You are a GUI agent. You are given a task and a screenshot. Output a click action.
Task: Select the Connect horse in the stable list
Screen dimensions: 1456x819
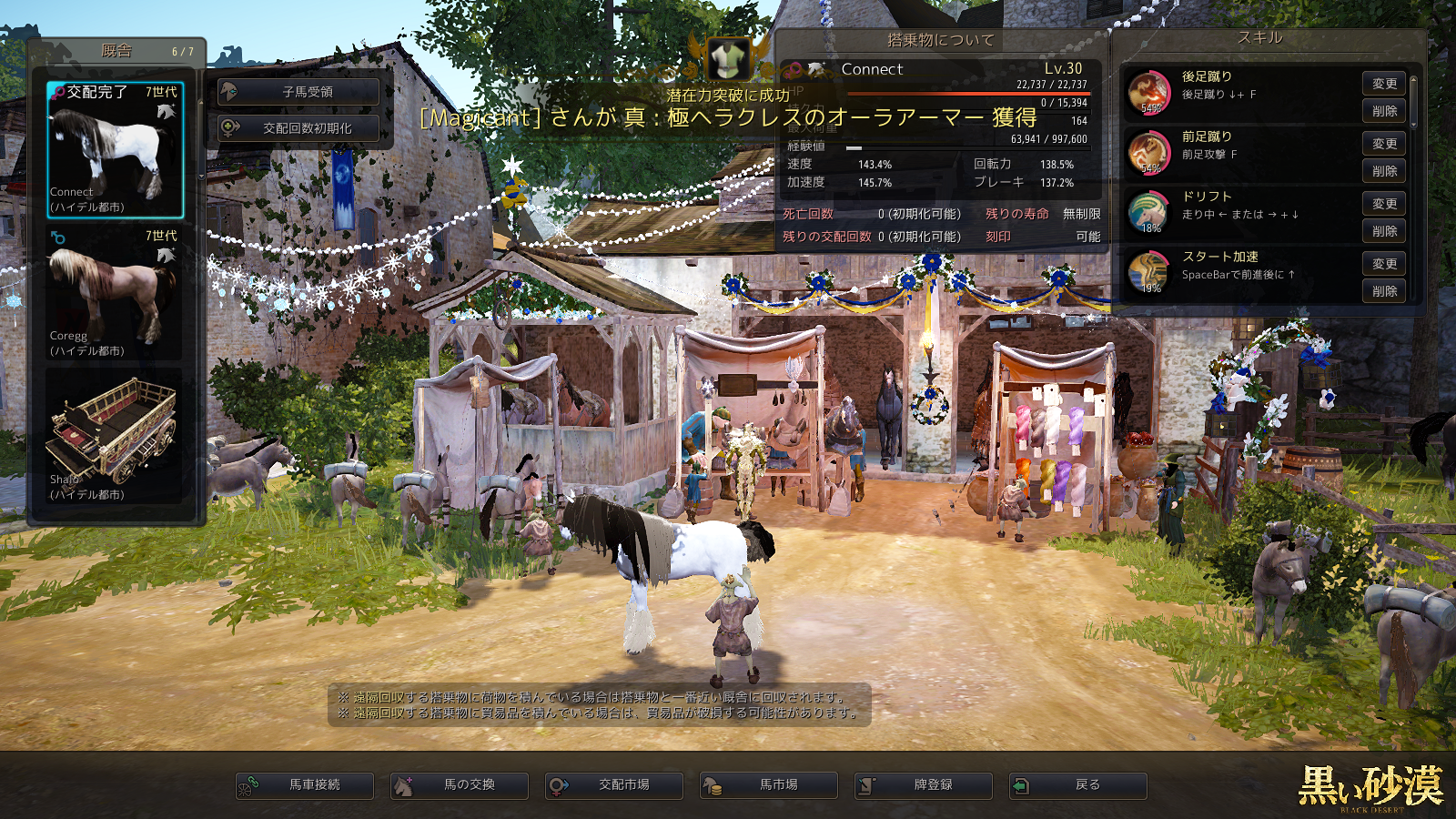point(116,150)
